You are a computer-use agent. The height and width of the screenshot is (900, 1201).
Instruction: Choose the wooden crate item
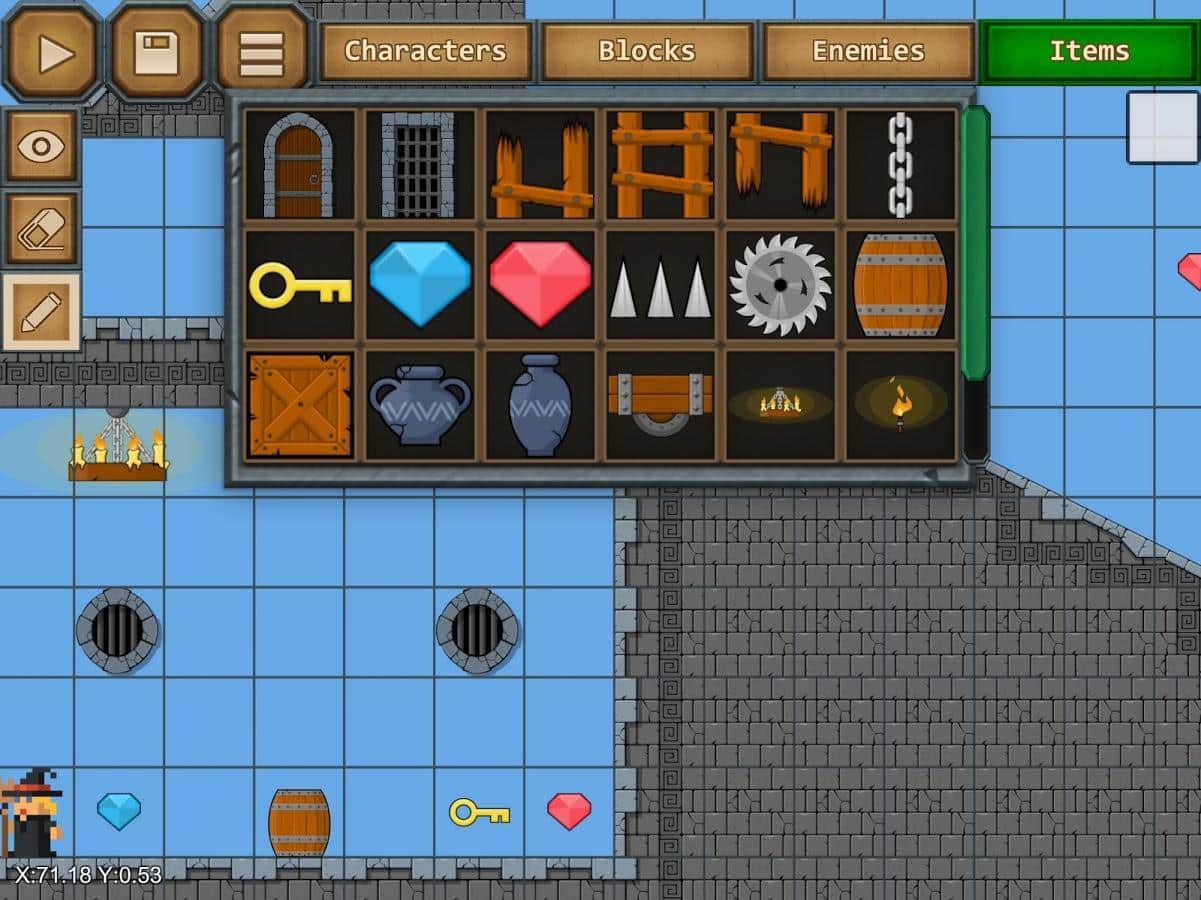pos(300,405)
